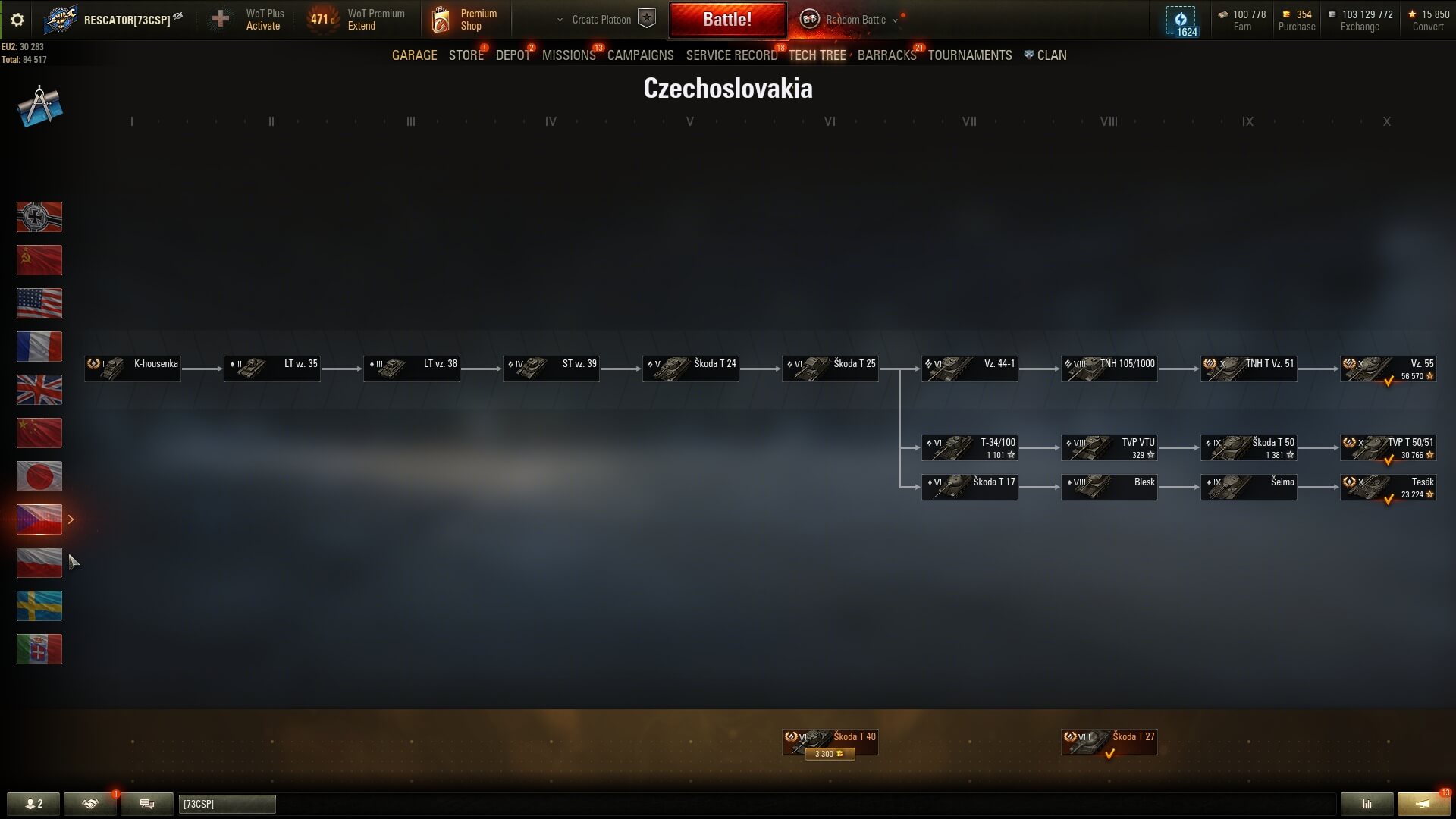Select the German nation flag

pyautogui.click(x=39, y=217)
